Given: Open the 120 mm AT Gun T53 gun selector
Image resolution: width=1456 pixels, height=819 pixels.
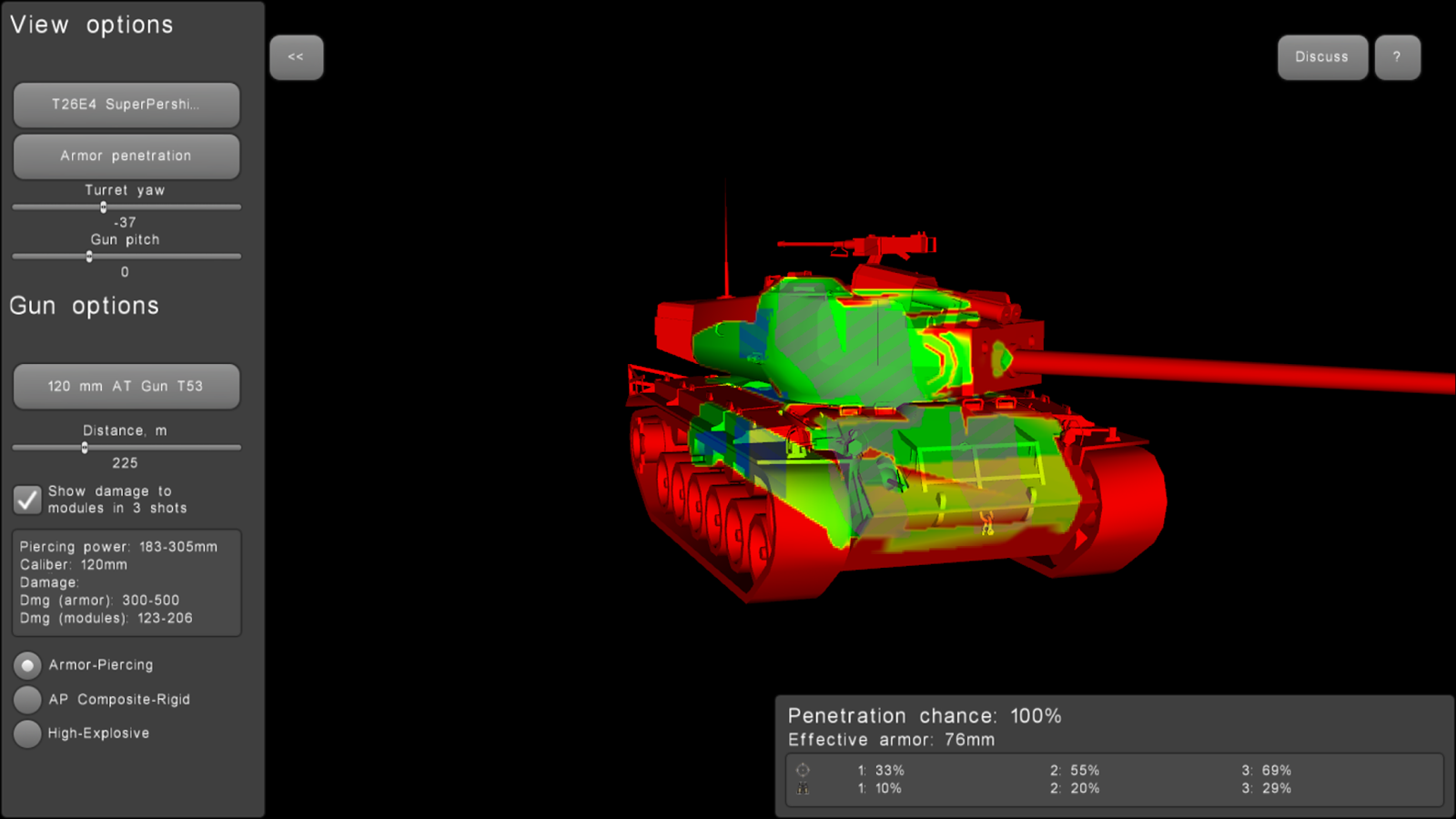Looking at the screenshot, I should [x=126, y=386].
